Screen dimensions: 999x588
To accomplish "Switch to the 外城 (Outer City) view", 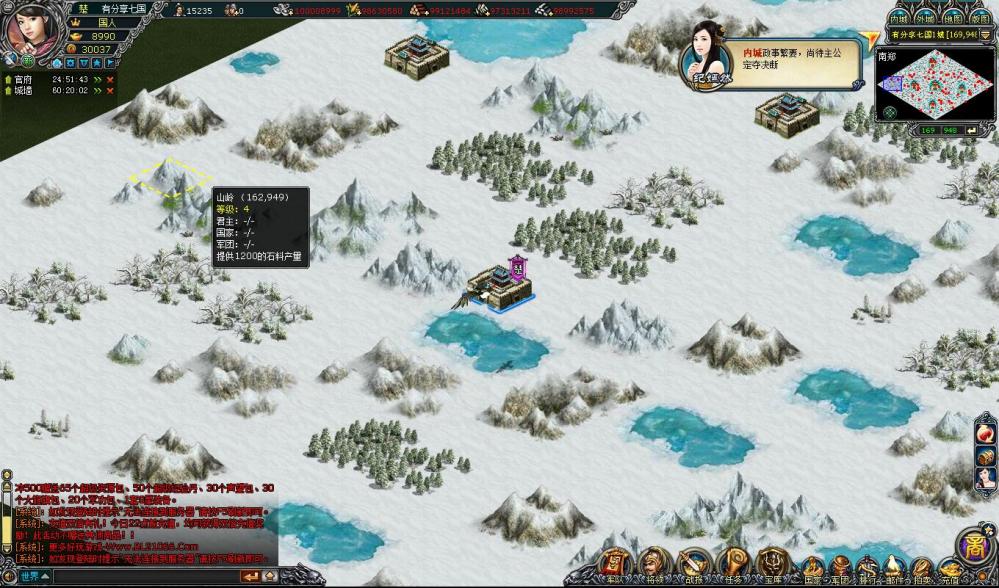I will point(926,18).
